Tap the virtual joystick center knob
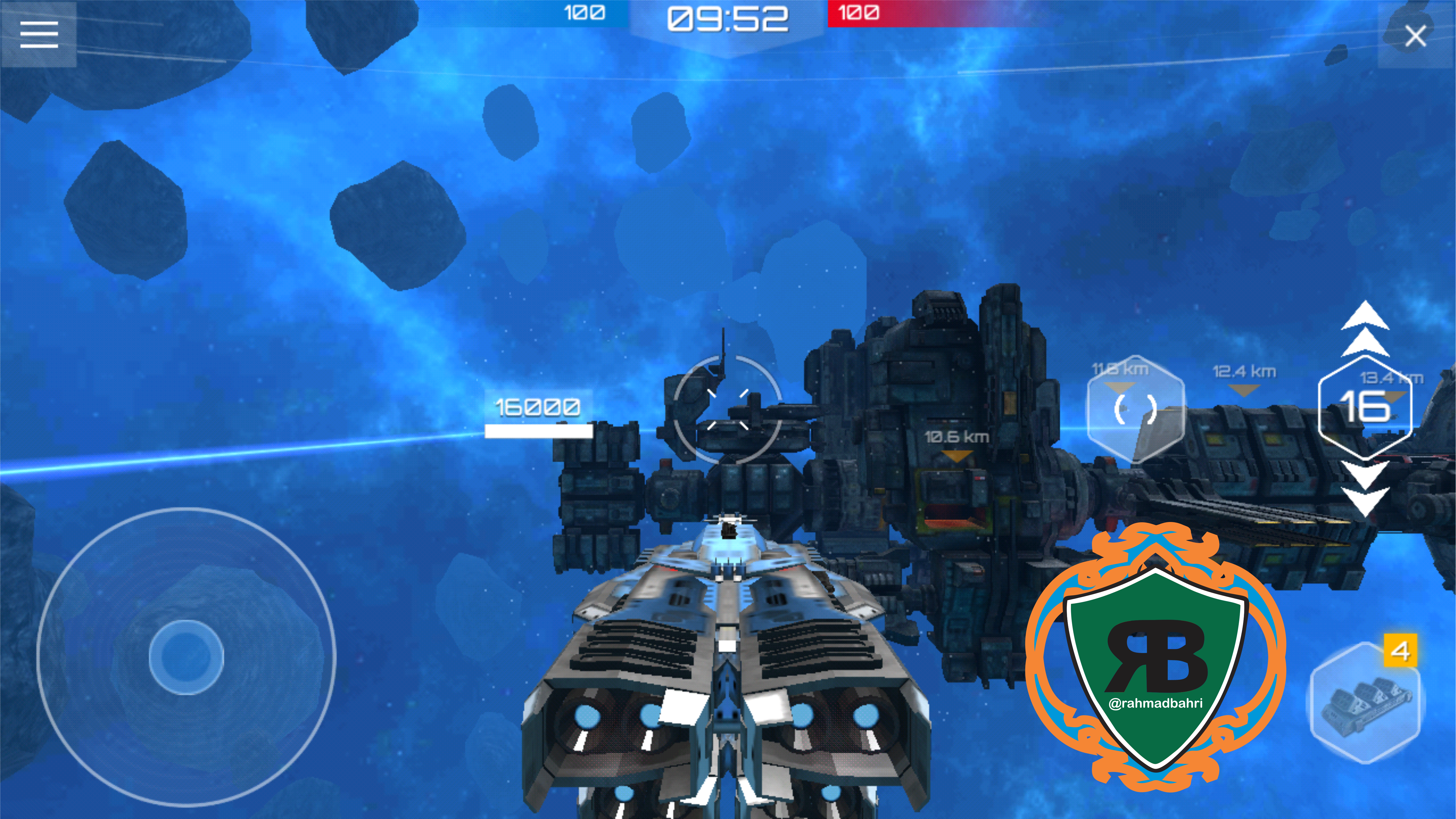 [x=186, y=657]
